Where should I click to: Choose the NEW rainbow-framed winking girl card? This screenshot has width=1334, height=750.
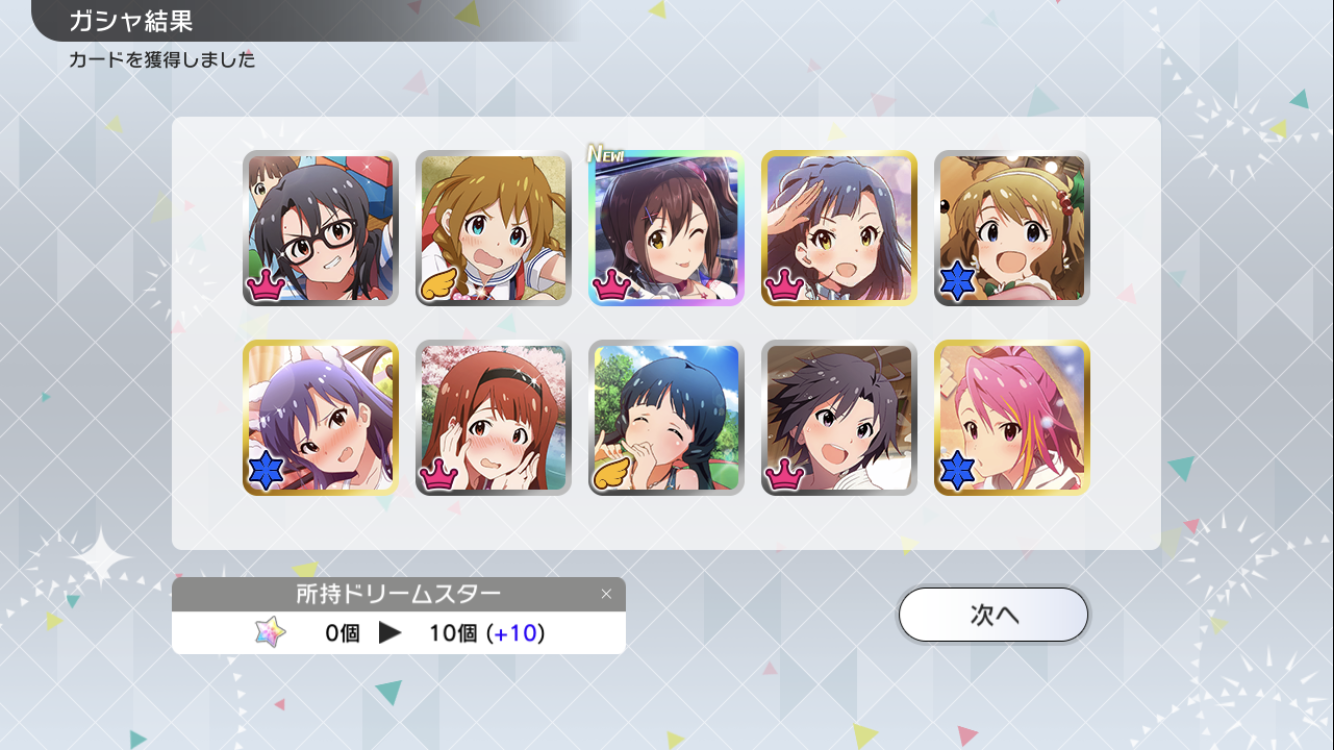point(666,228)
